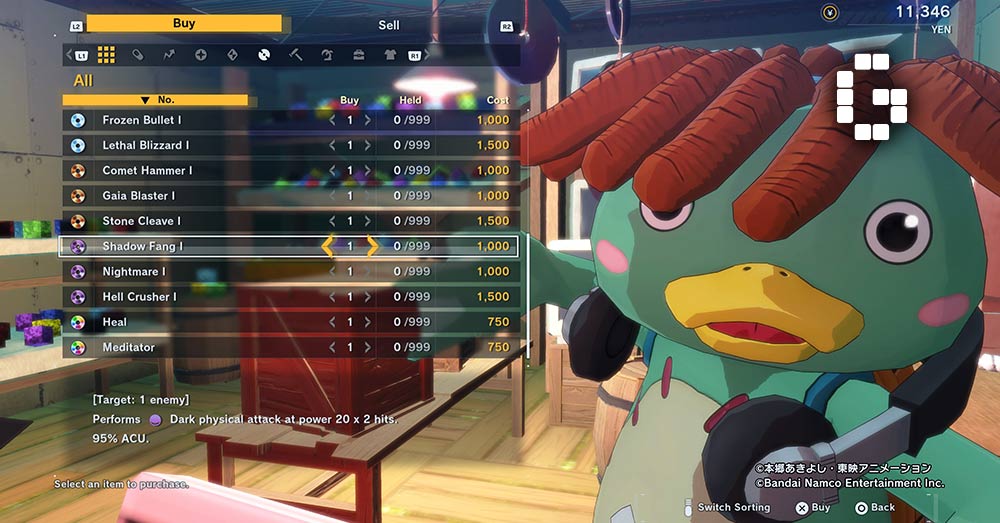This screenshot has width=1000, height=523.
Task: Switch to the disc category icon
Action: [264, 54]
